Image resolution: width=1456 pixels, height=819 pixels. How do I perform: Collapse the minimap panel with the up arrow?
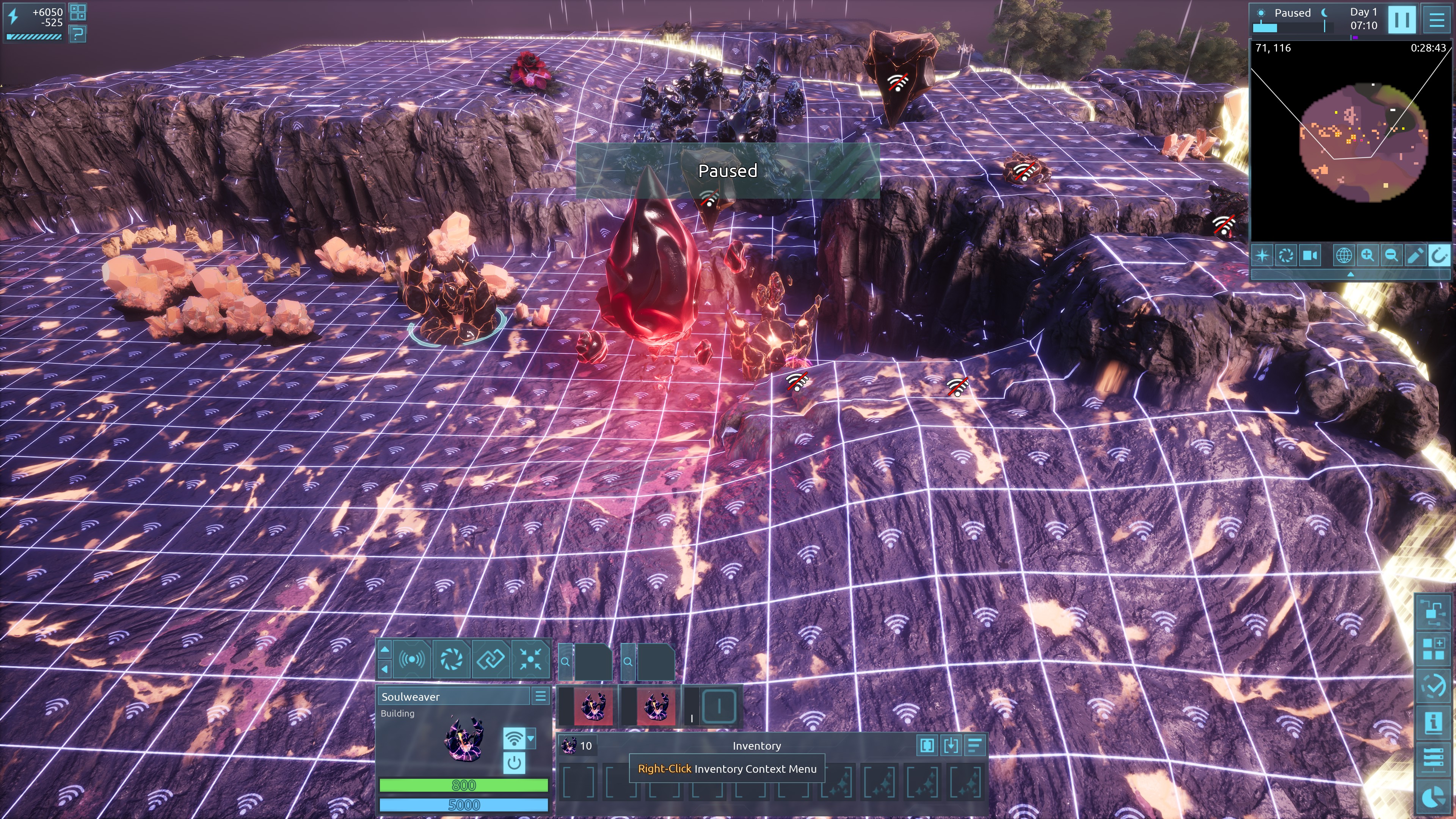coord(1350,274)
